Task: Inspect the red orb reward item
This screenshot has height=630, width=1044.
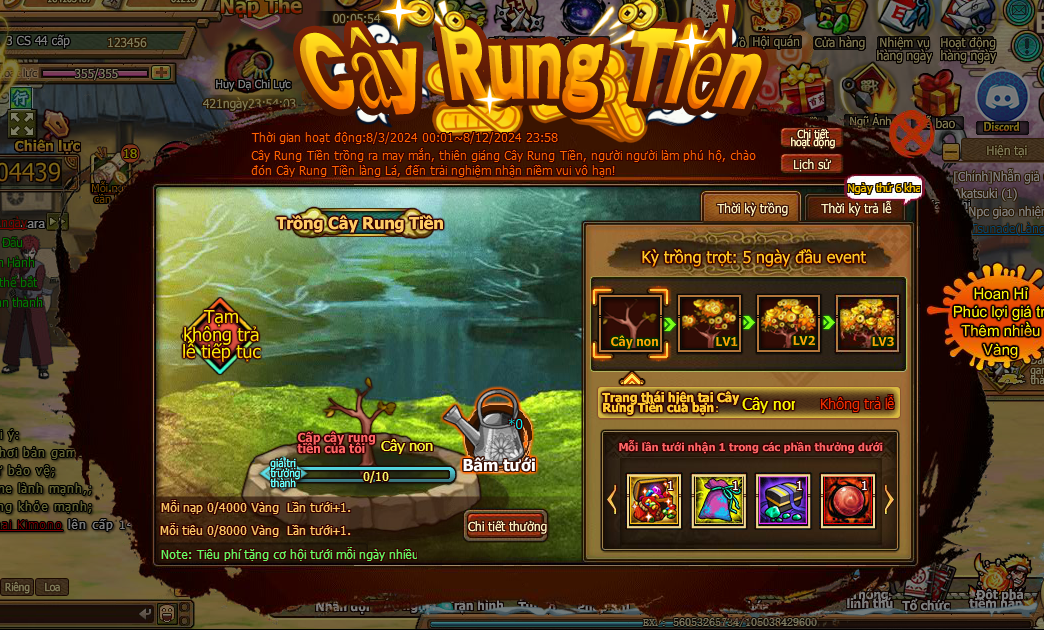Action: point(848,500)
